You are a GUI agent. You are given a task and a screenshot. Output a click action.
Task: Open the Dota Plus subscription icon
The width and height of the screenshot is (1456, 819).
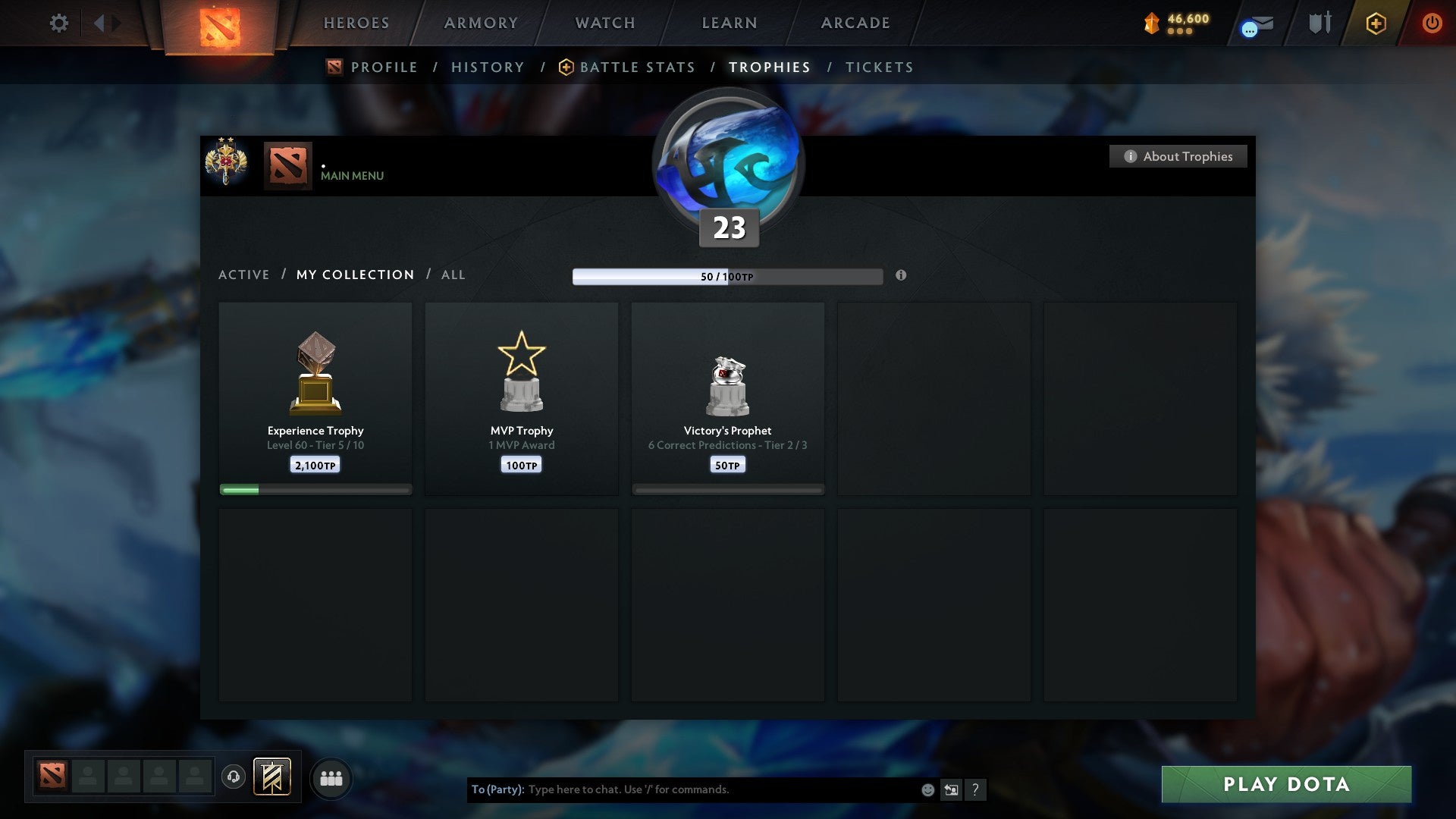click(x=1375, y=23)
